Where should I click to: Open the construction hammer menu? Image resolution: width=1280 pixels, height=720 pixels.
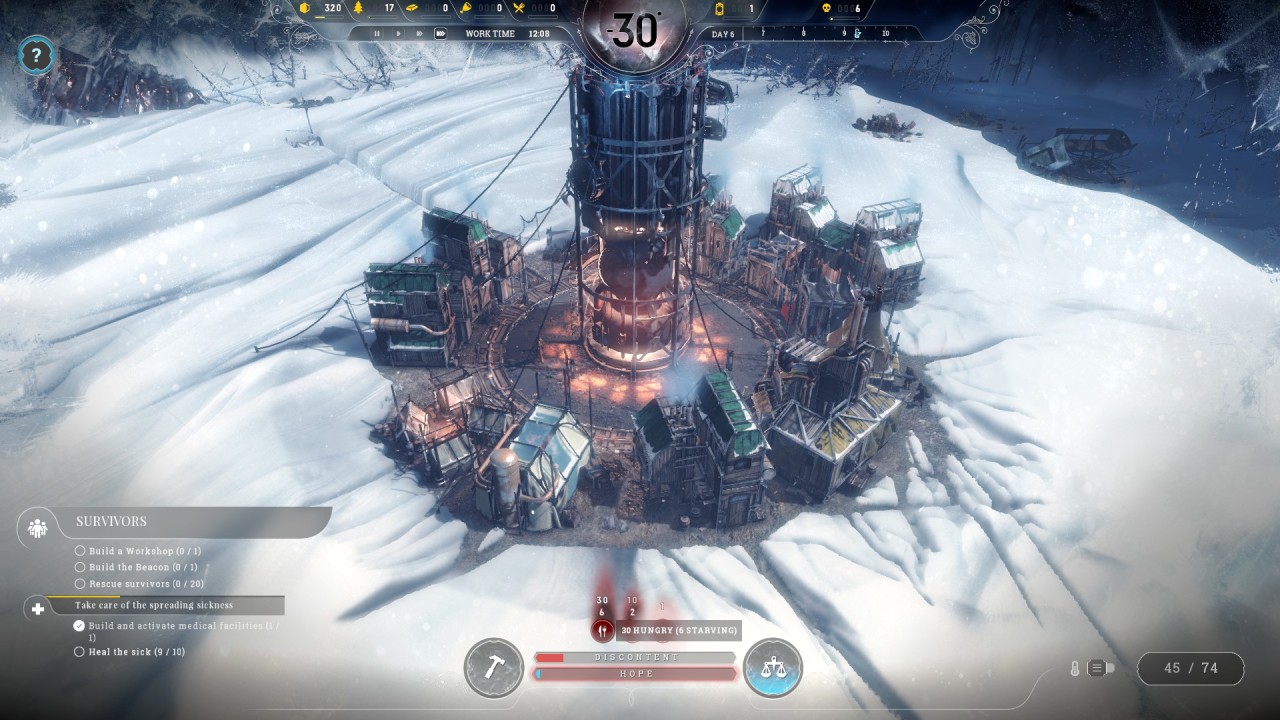(493, 667)
